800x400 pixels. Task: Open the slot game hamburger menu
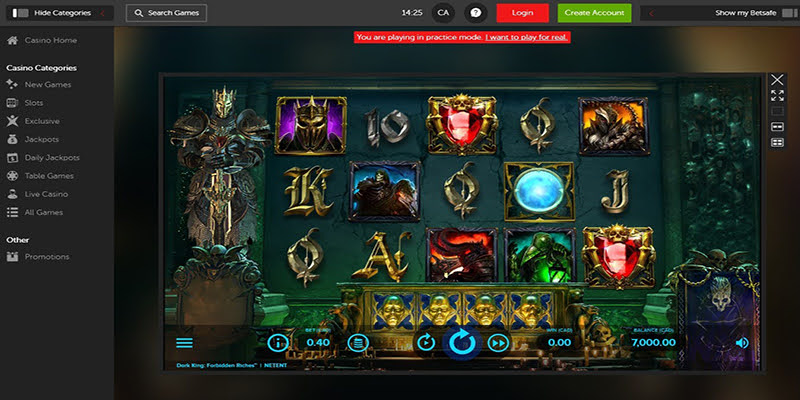click(x=184, y=343)
